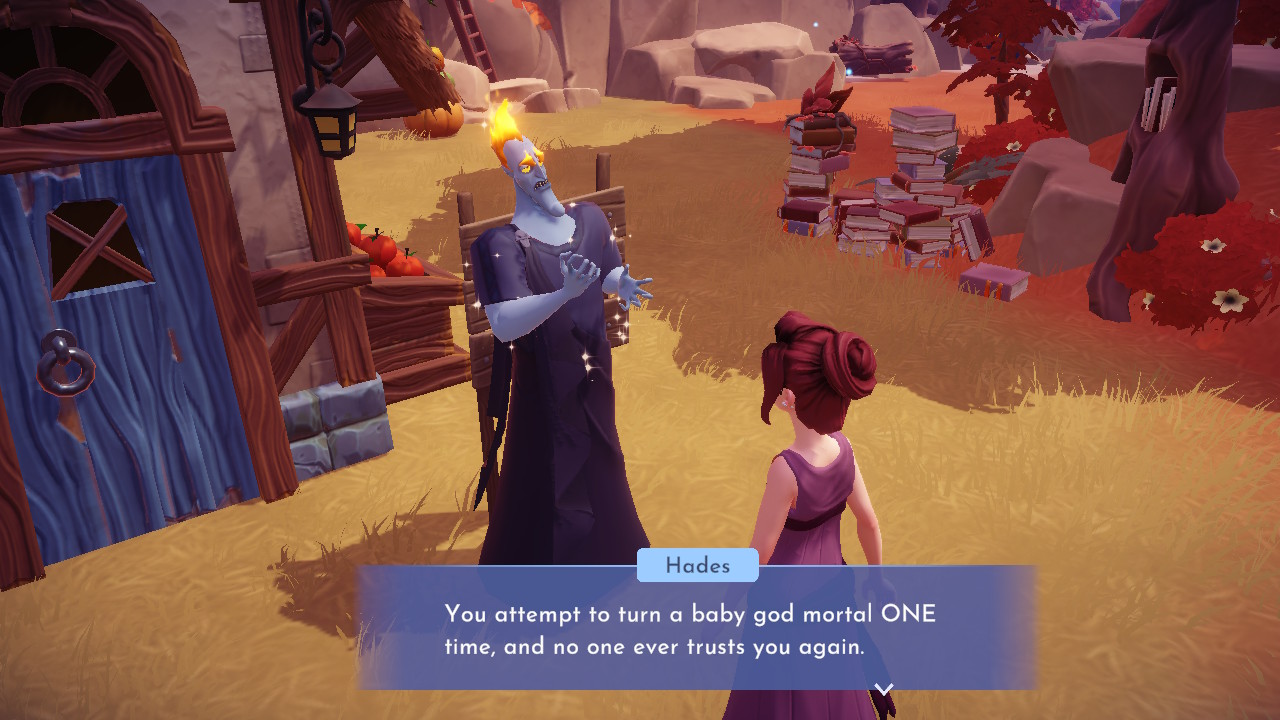1280x720 pixels.
Task: Click the white flower near the red bush
Action: tap(1213, 243)
